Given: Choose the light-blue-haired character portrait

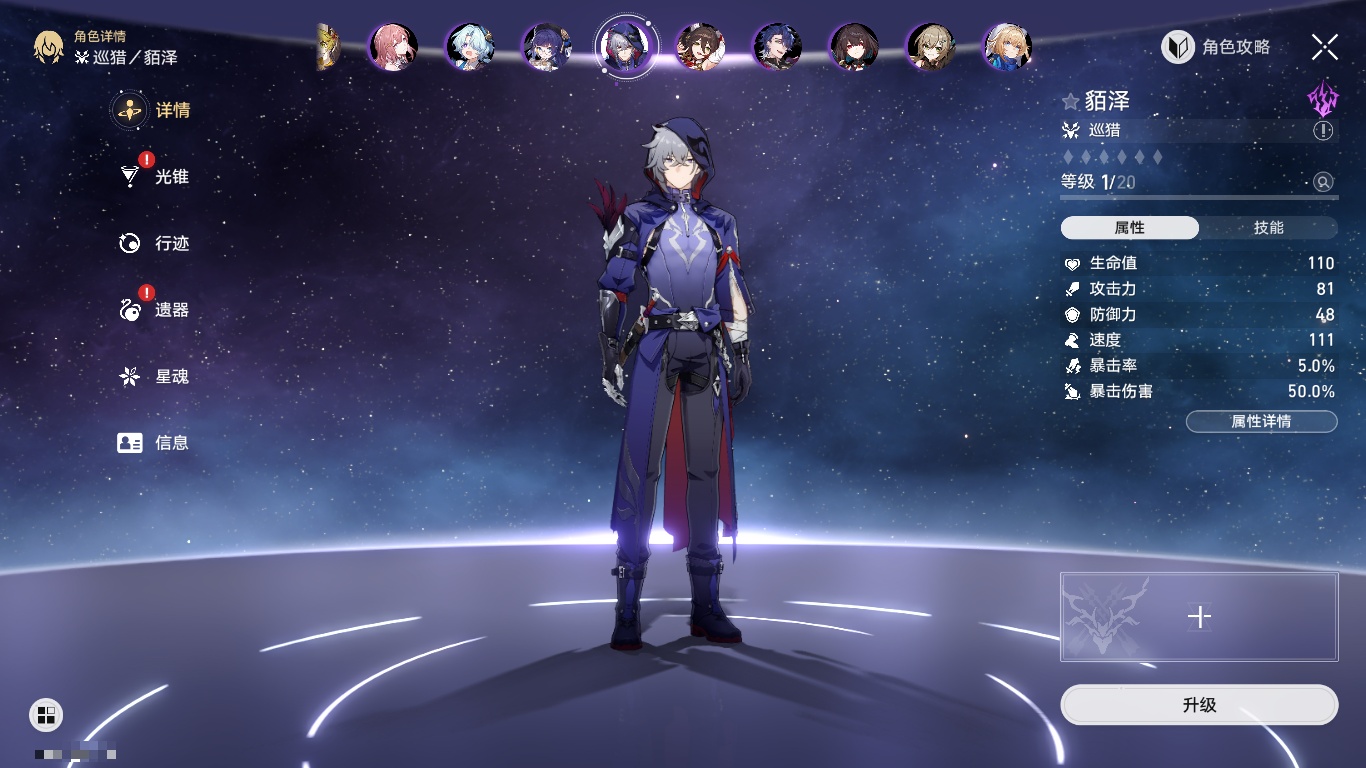Looking at the screenshot, I should [469, 47].
